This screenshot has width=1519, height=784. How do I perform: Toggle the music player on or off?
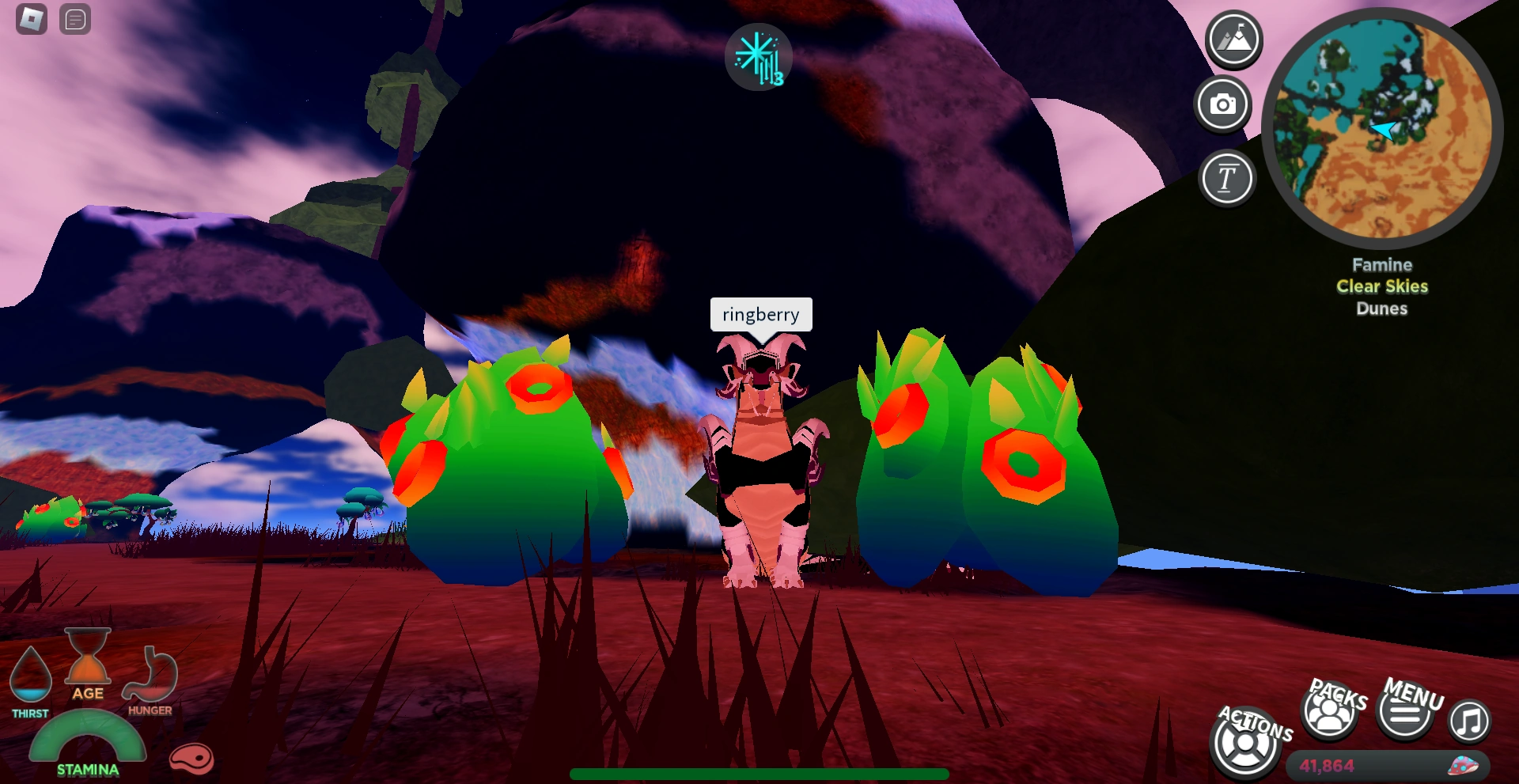point(1470,722)
